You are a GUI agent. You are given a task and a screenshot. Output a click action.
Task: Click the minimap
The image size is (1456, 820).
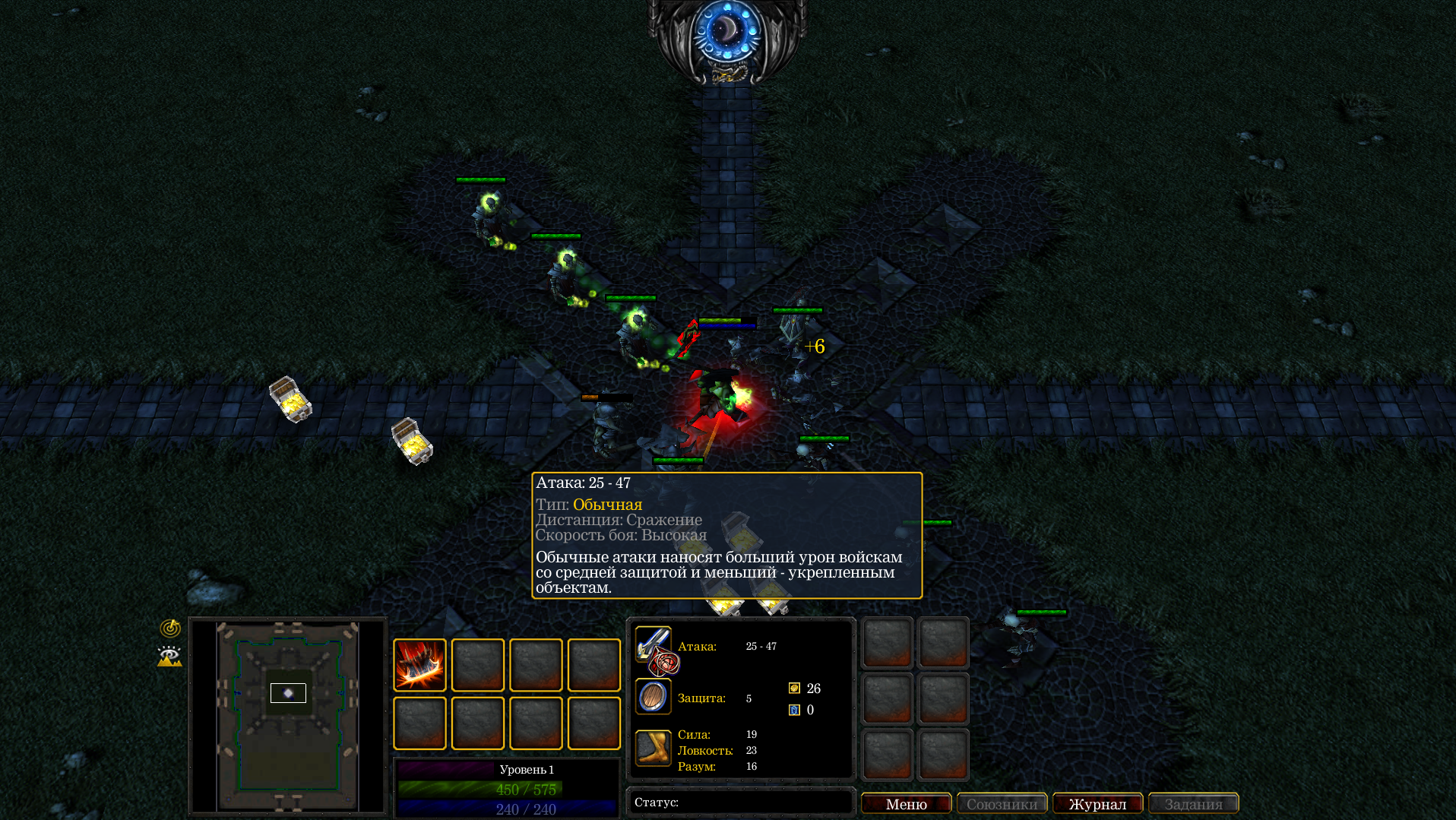click(288, 716)
